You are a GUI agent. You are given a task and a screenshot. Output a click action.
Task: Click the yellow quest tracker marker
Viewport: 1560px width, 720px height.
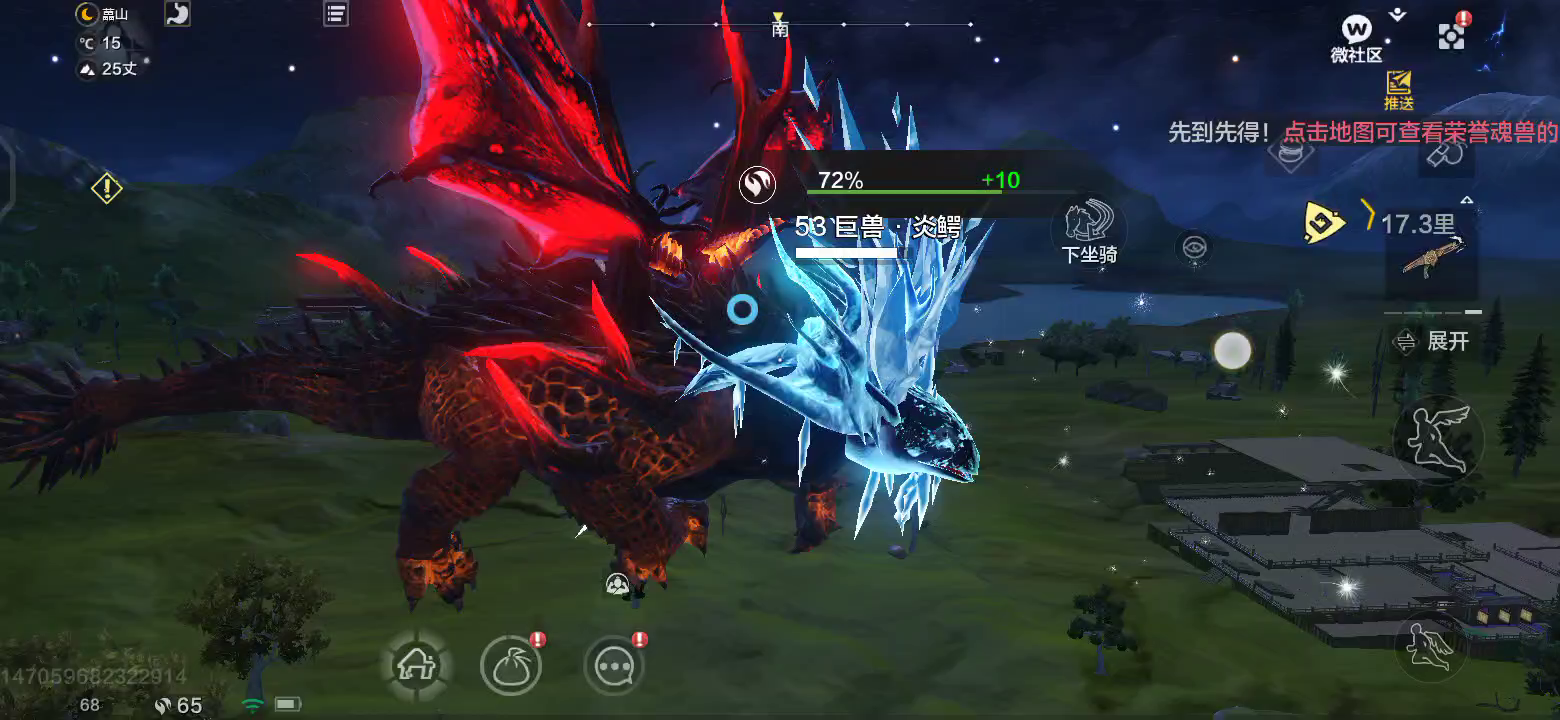pyautogui.click(x=1324, y=222)
